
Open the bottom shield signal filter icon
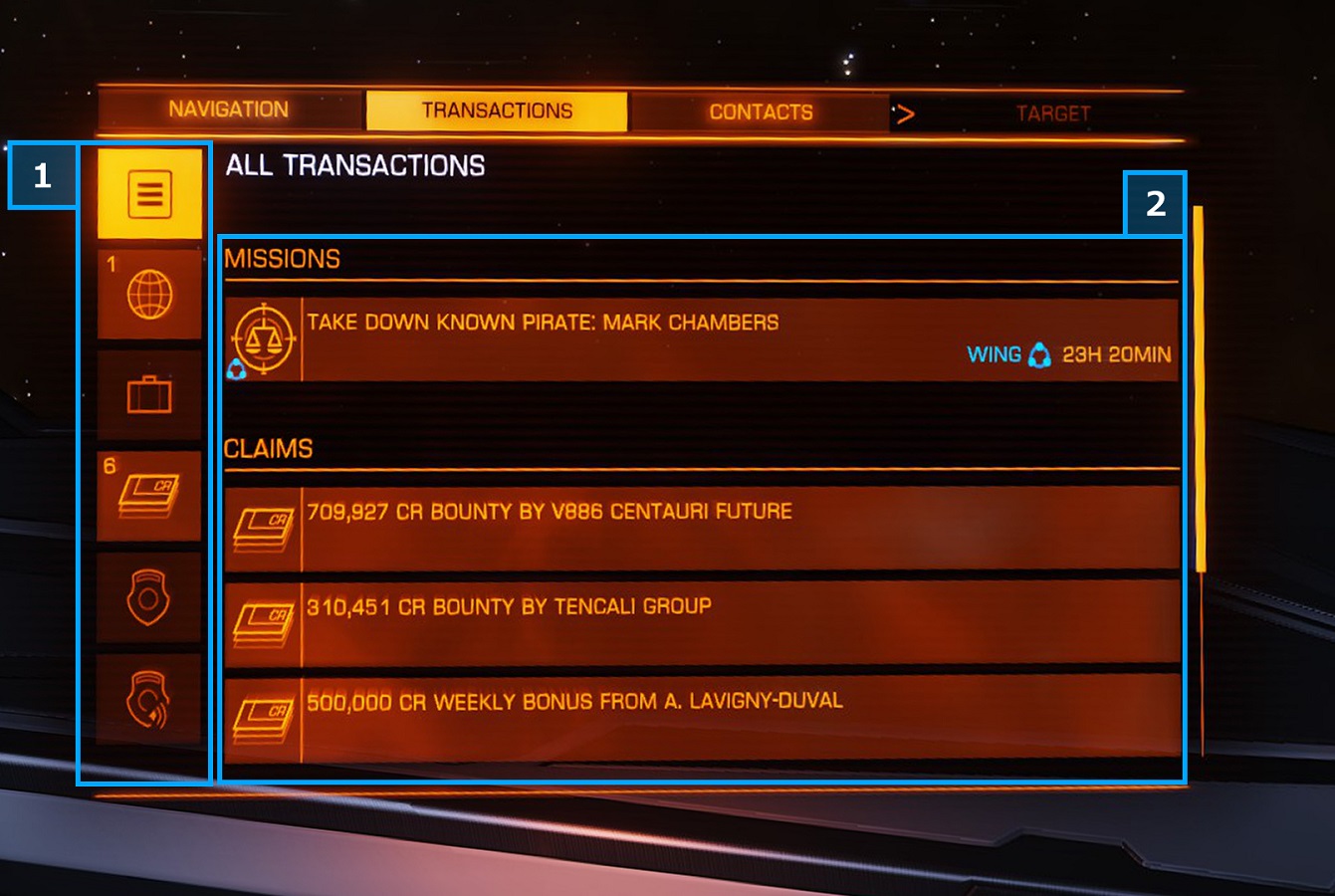pos(149,699)
